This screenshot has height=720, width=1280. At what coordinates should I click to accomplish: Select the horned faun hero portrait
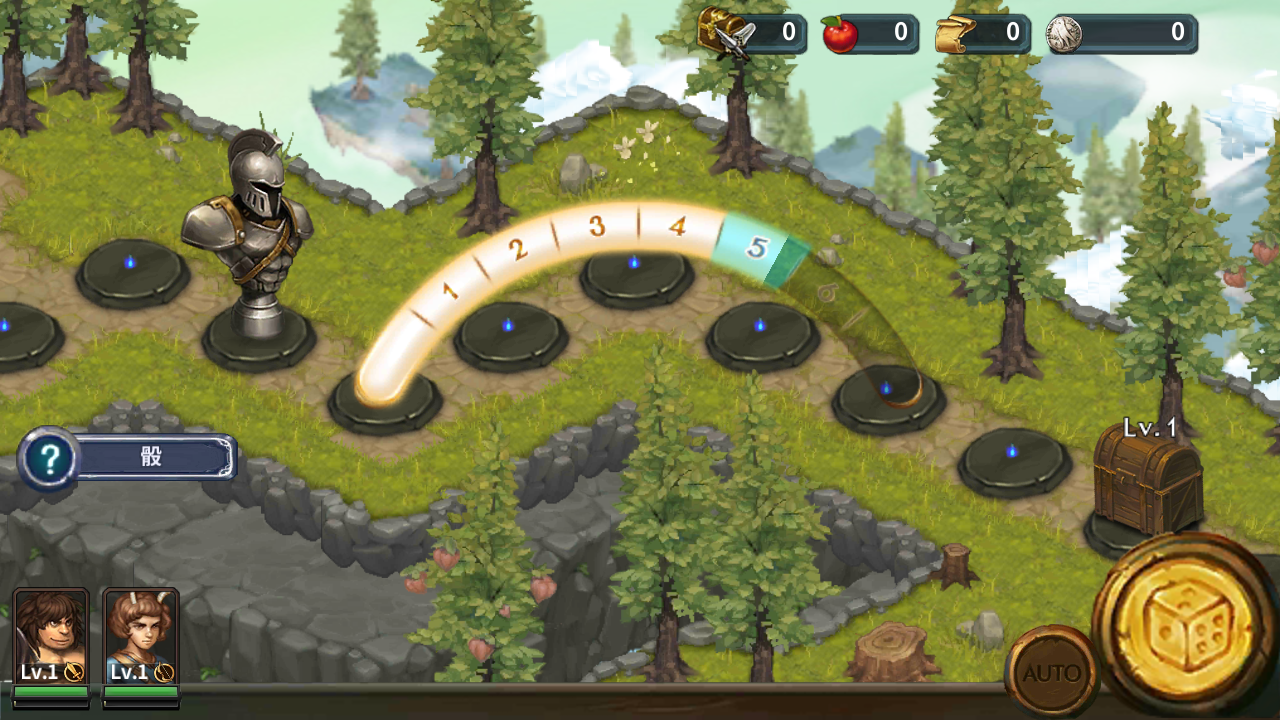pyautogui.click(x=141, y=636)
